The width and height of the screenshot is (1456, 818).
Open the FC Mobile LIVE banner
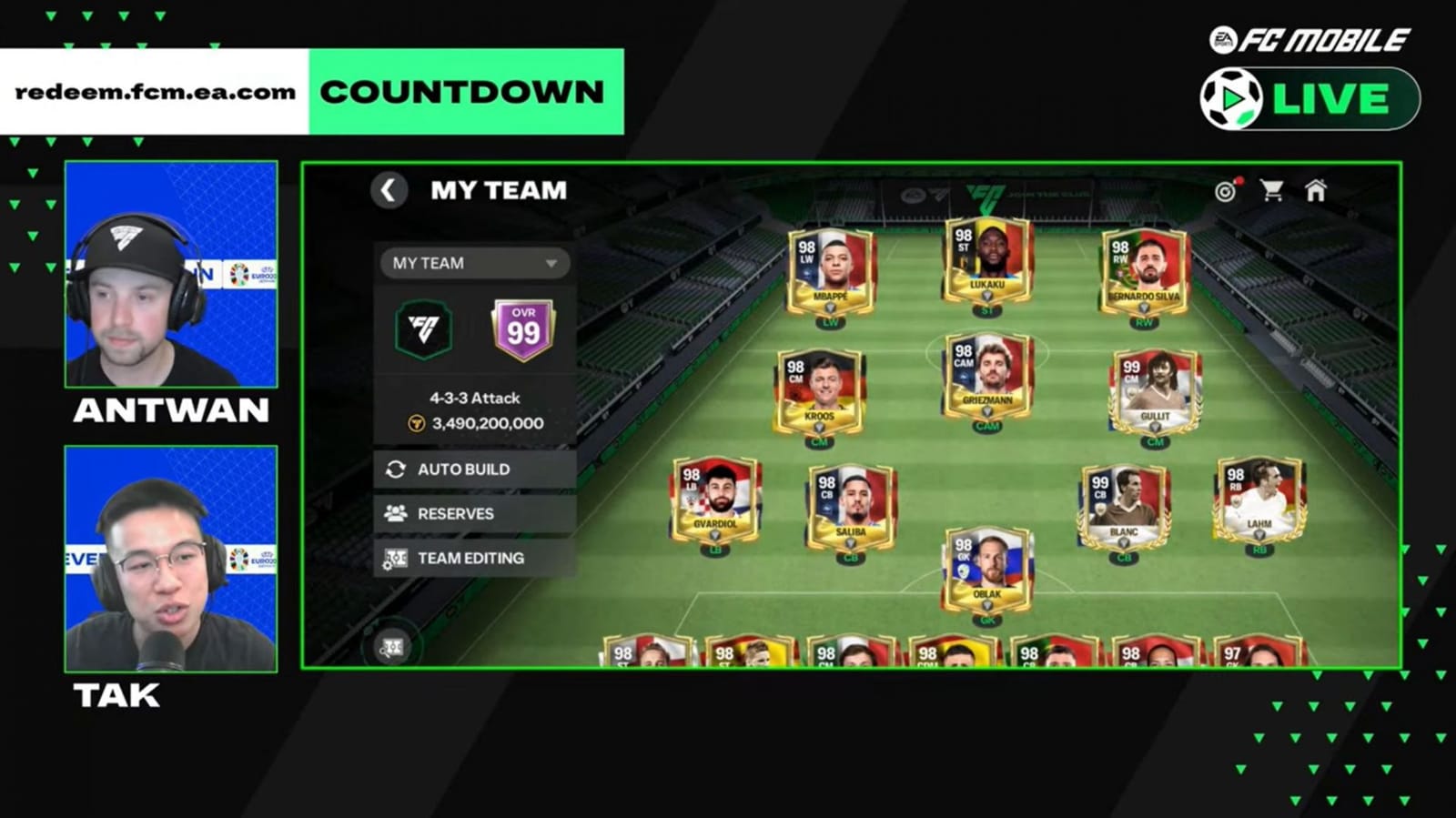click(1308, 98)
